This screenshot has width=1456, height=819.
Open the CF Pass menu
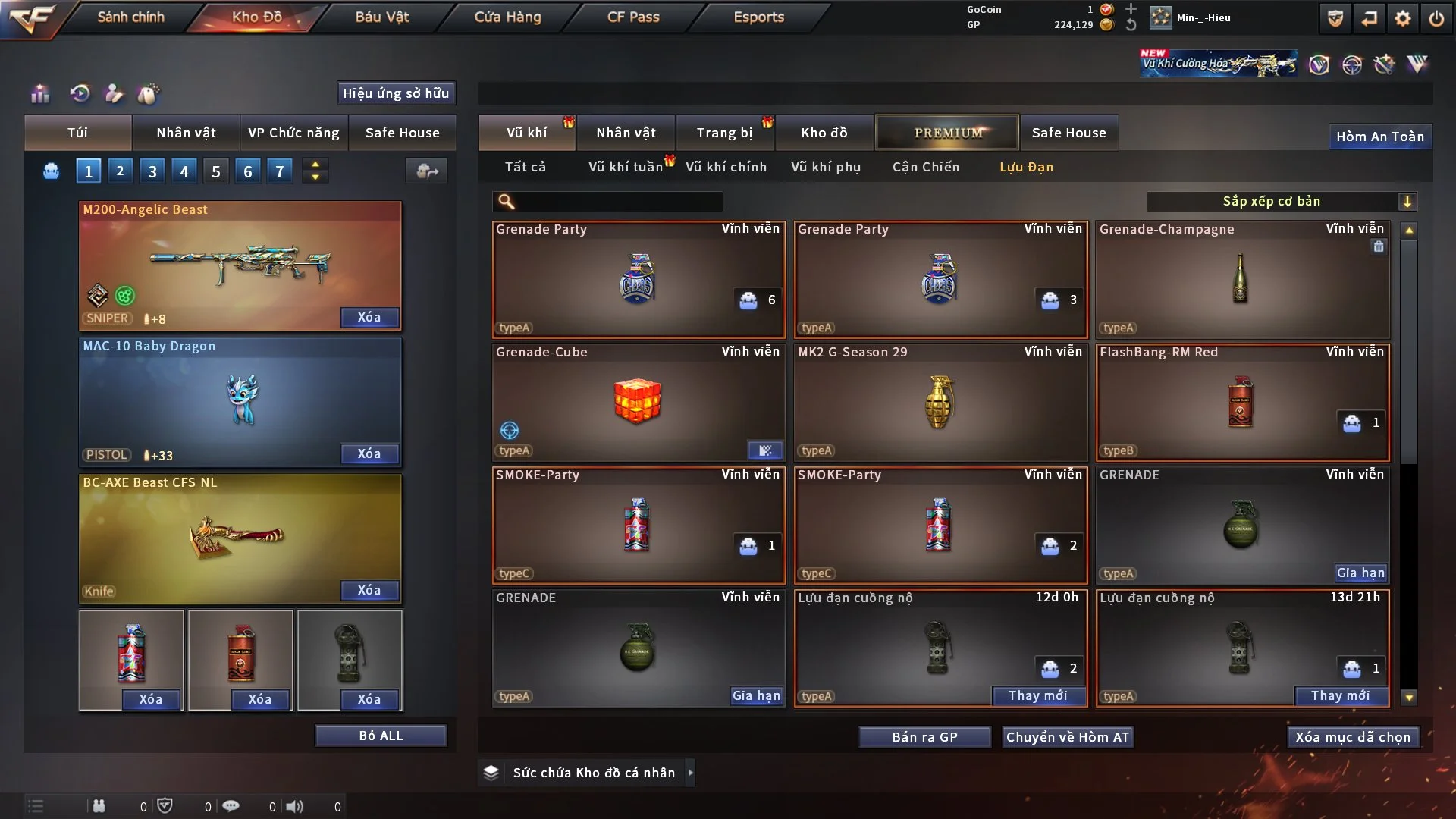[633, 17]
